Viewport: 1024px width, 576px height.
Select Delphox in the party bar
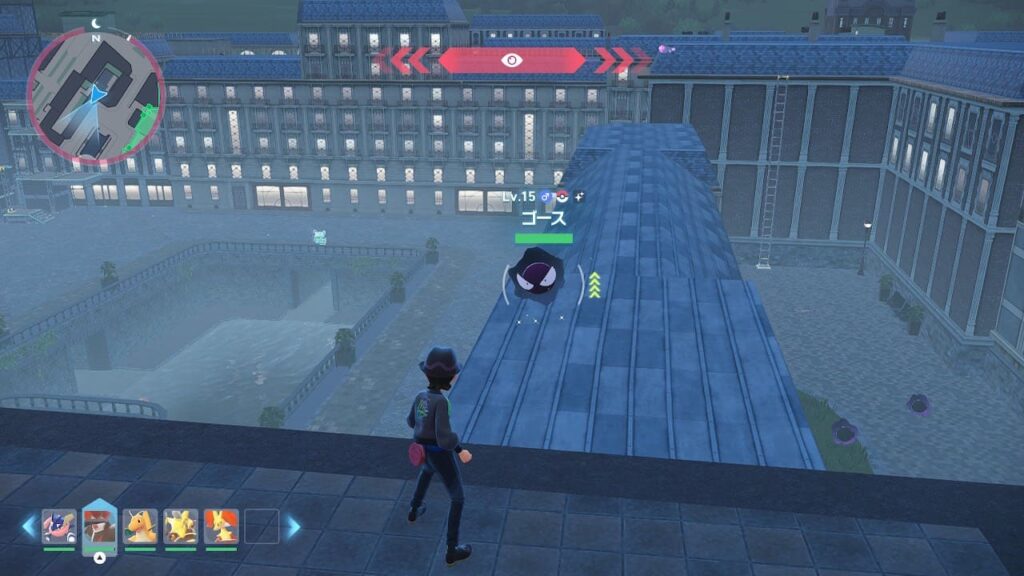[x=221, y=527]
